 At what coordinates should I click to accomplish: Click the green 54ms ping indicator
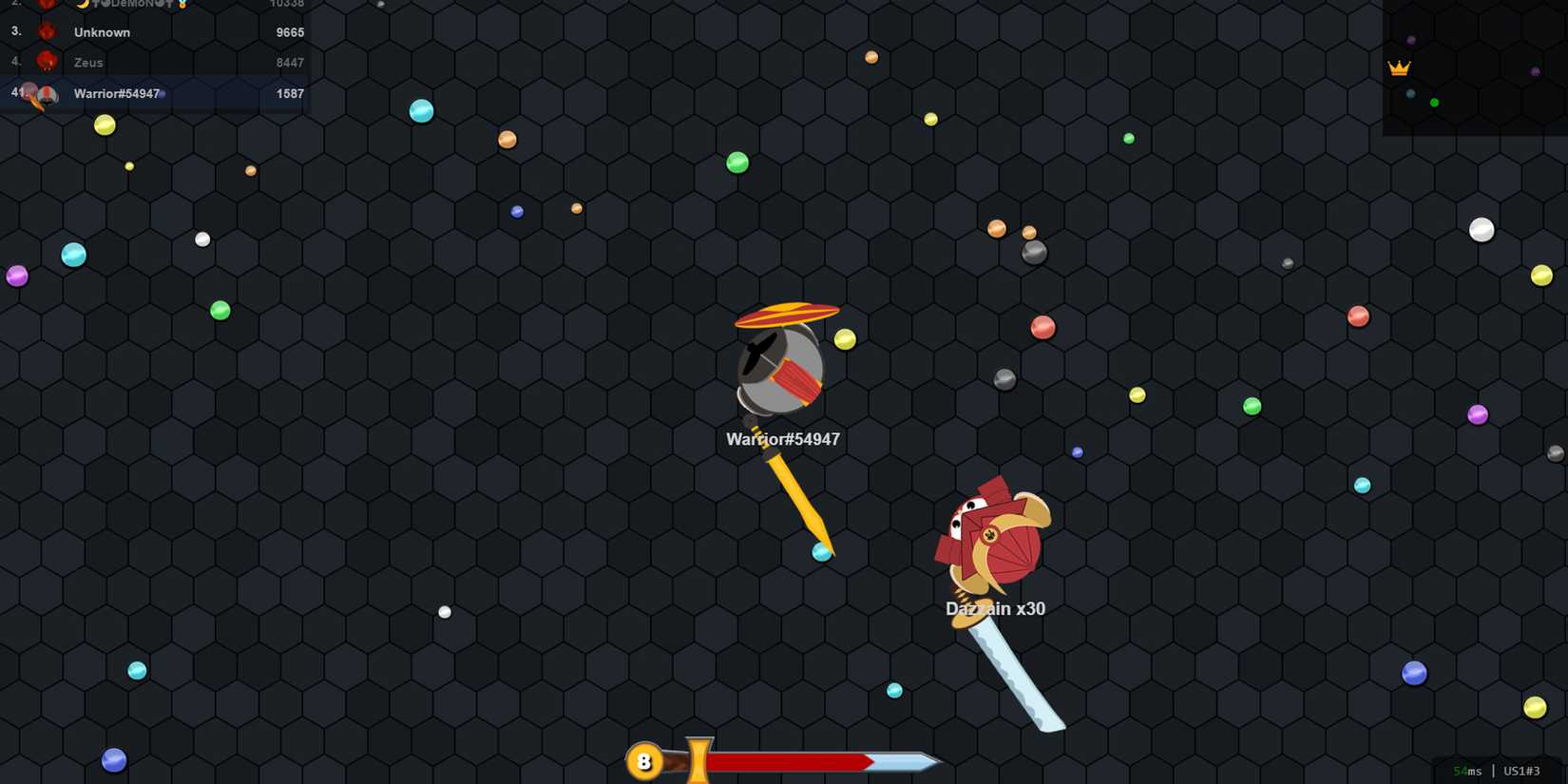[1467, 771]
